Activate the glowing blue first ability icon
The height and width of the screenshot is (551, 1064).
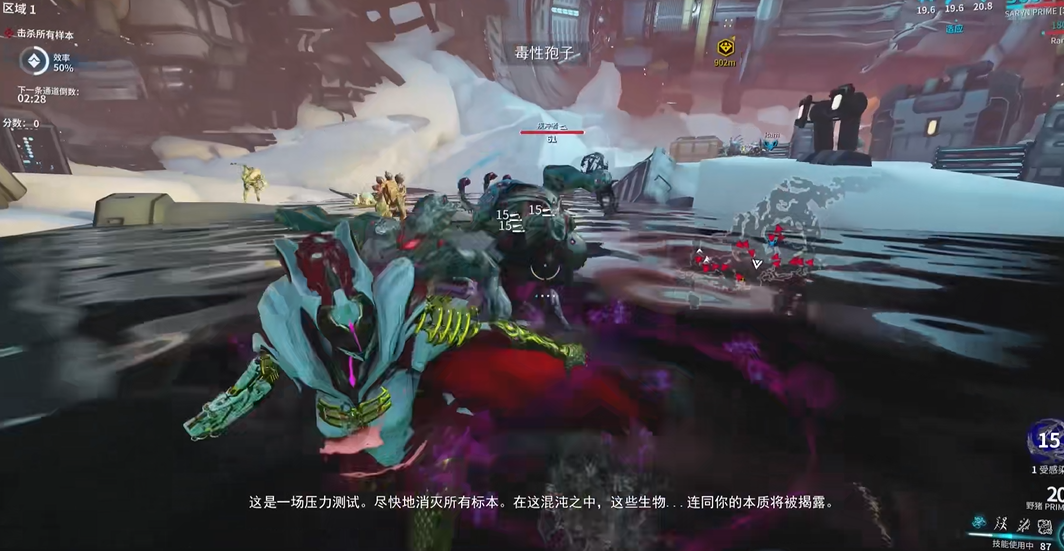[979, 526]
